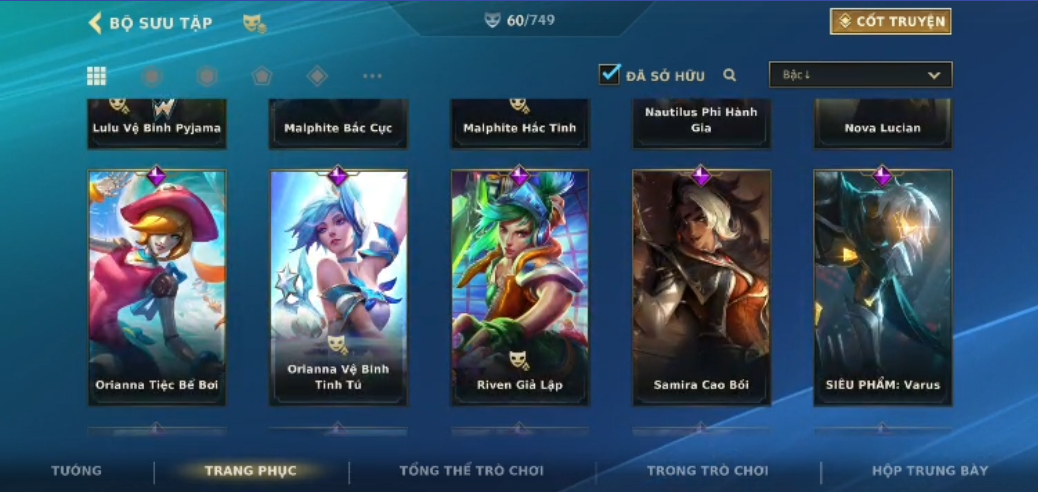Open the Tổng Thể Trò Chơi tab
Viewport: 1038px width, 492px height.
tap(471, 470)
